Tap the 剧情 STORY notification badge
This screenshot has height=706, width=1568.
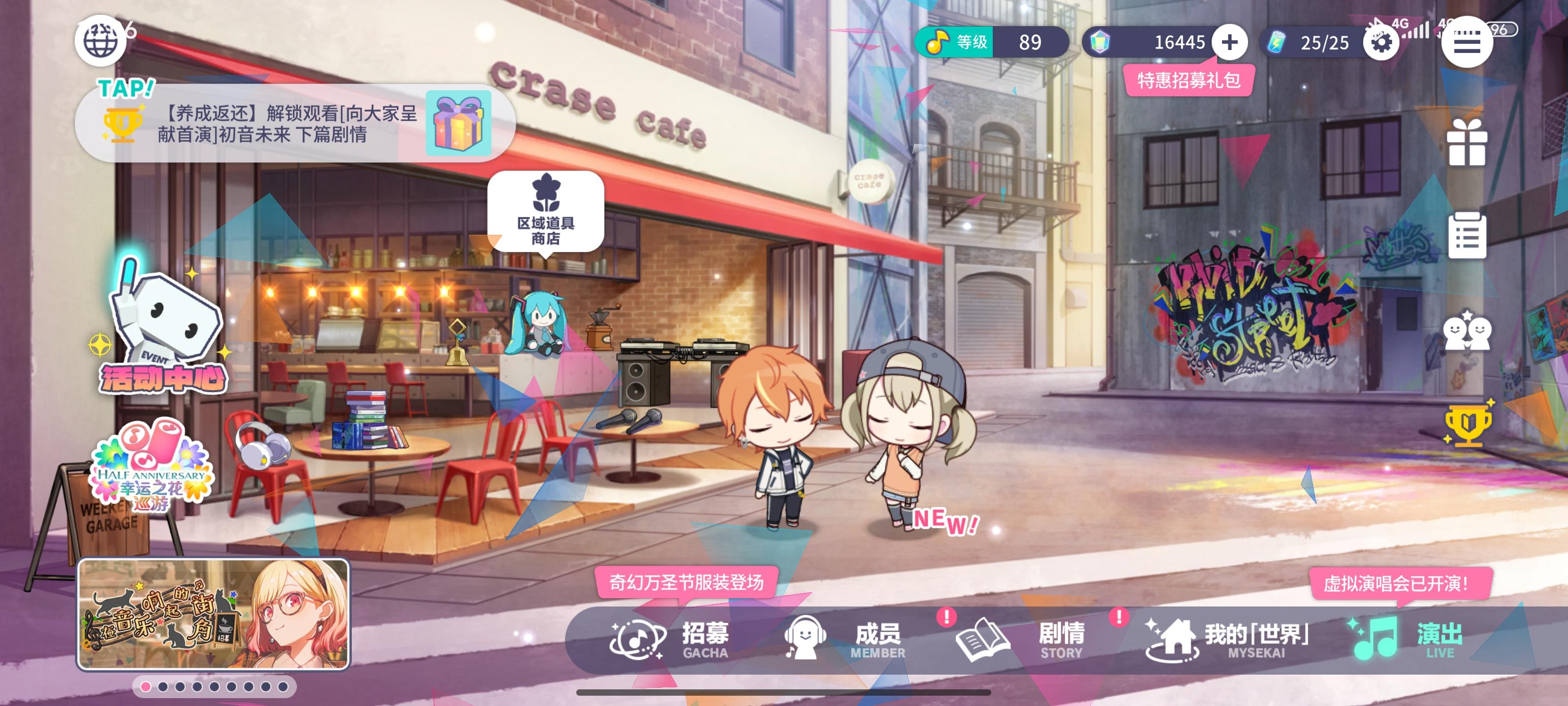pyautogui.click(x=1119, y=616)
